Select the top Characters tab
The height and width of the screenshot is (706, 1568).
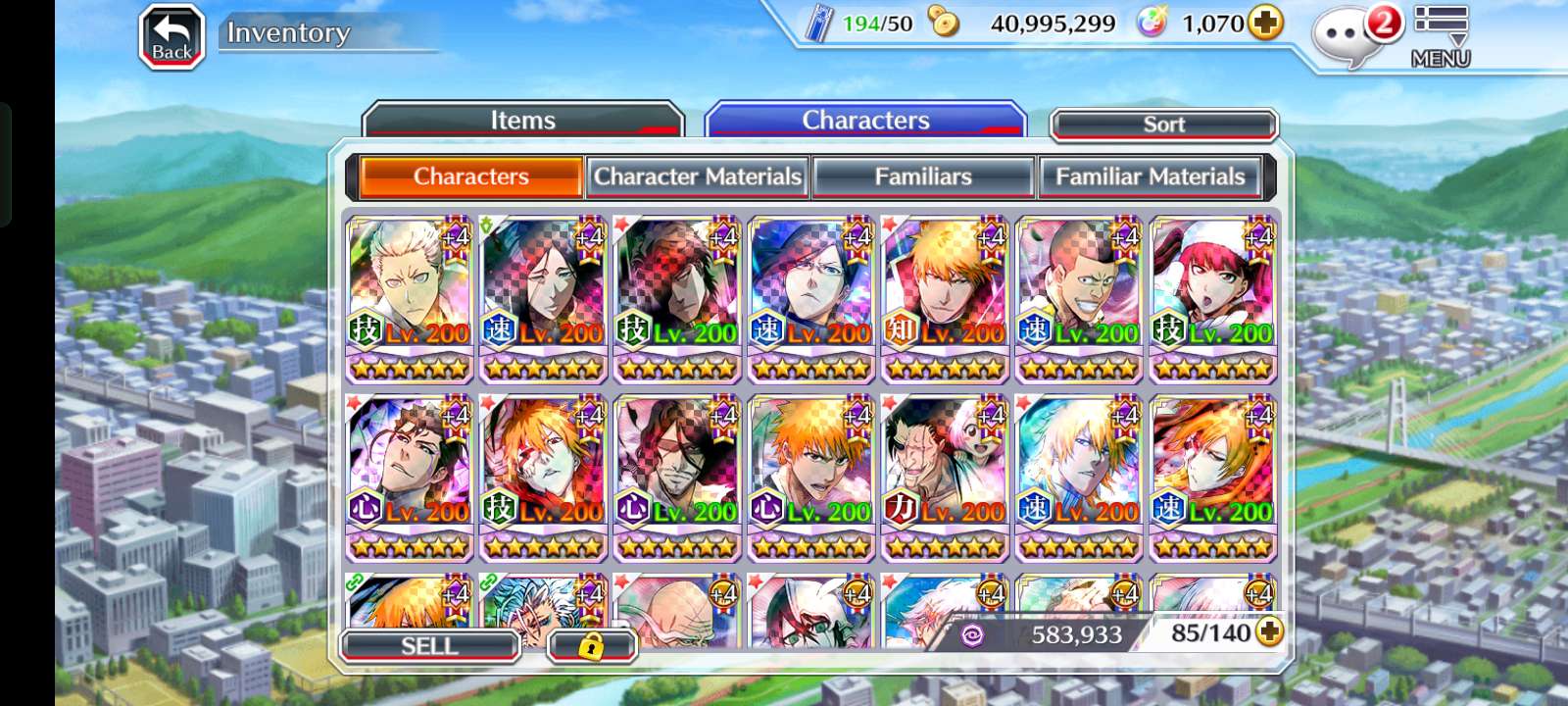point(865,121)
